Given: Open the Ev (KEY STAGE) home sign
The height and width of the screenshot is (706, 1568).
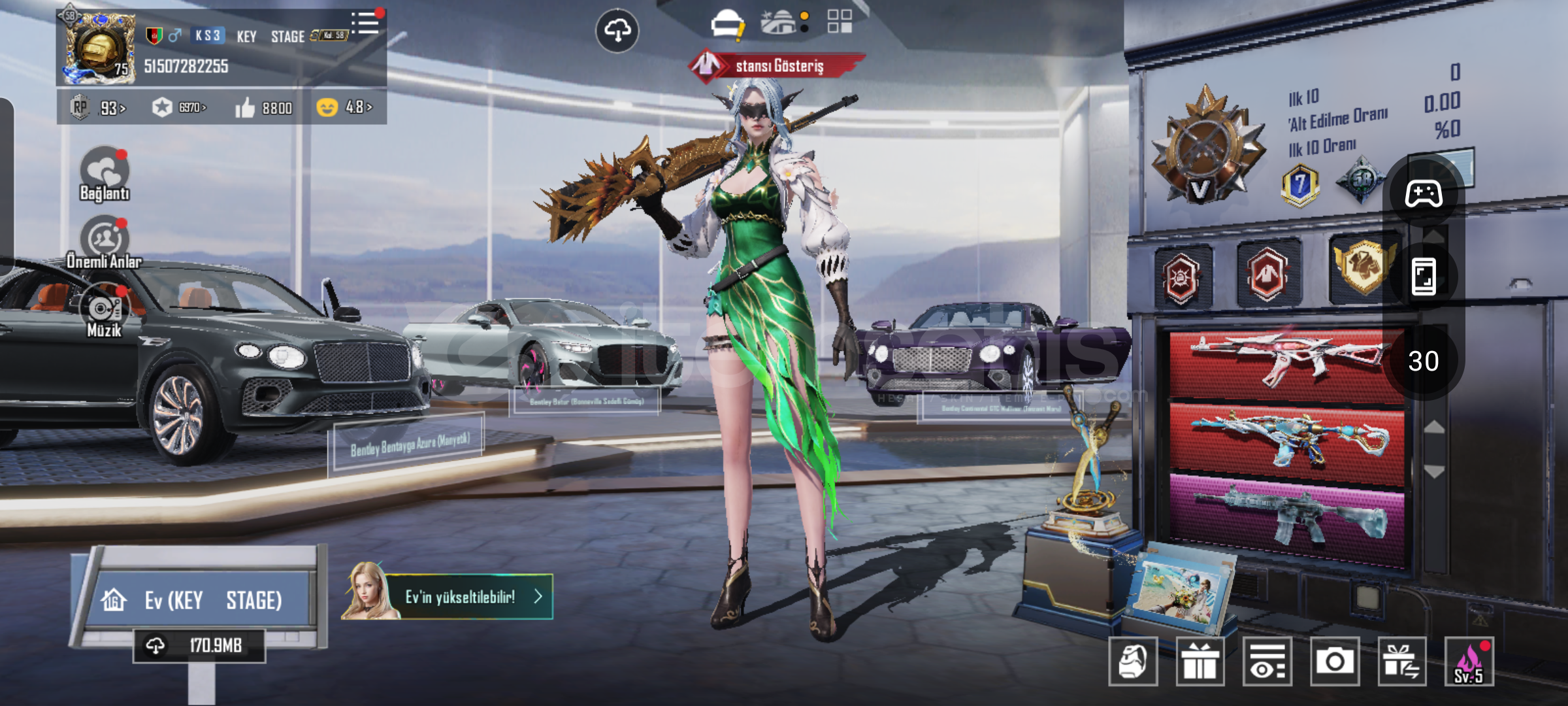Looking at the screenshot, I should [196, 599].
